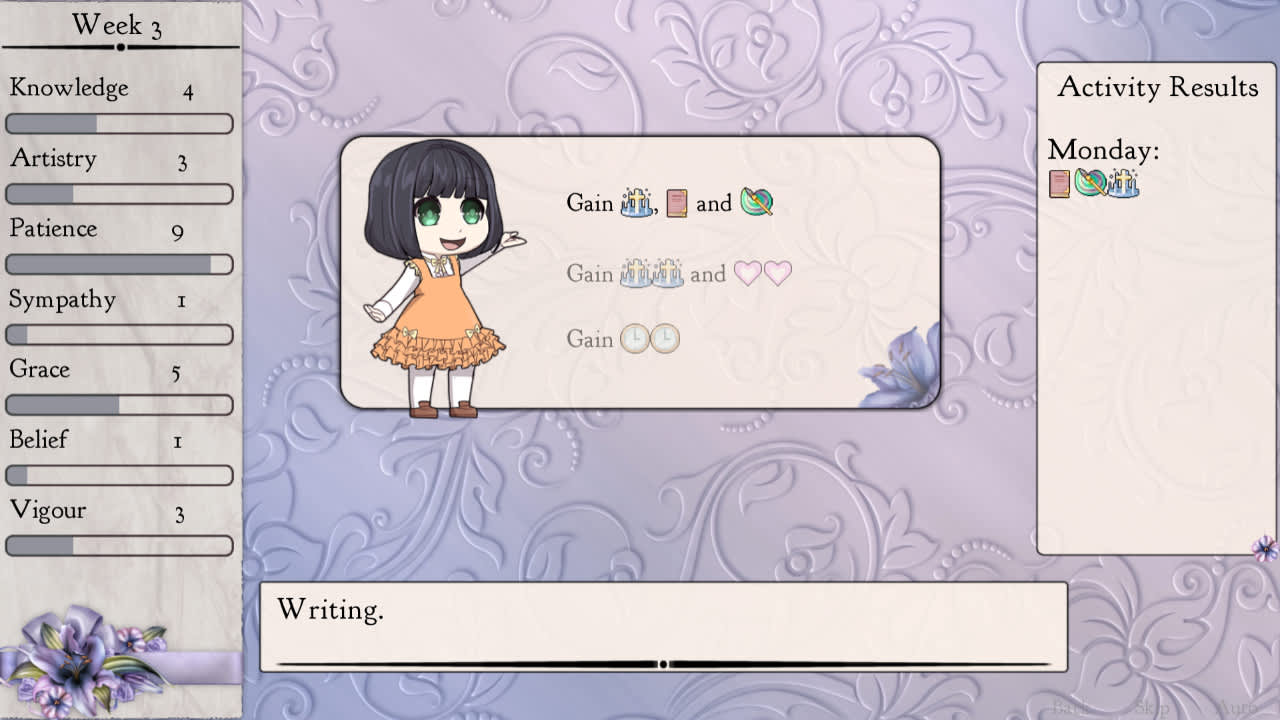Click the first faith cross icon in the second Gain line
Image resolution: width=1280 pixels, height=720 pixels.
click(x=637, y=274)
